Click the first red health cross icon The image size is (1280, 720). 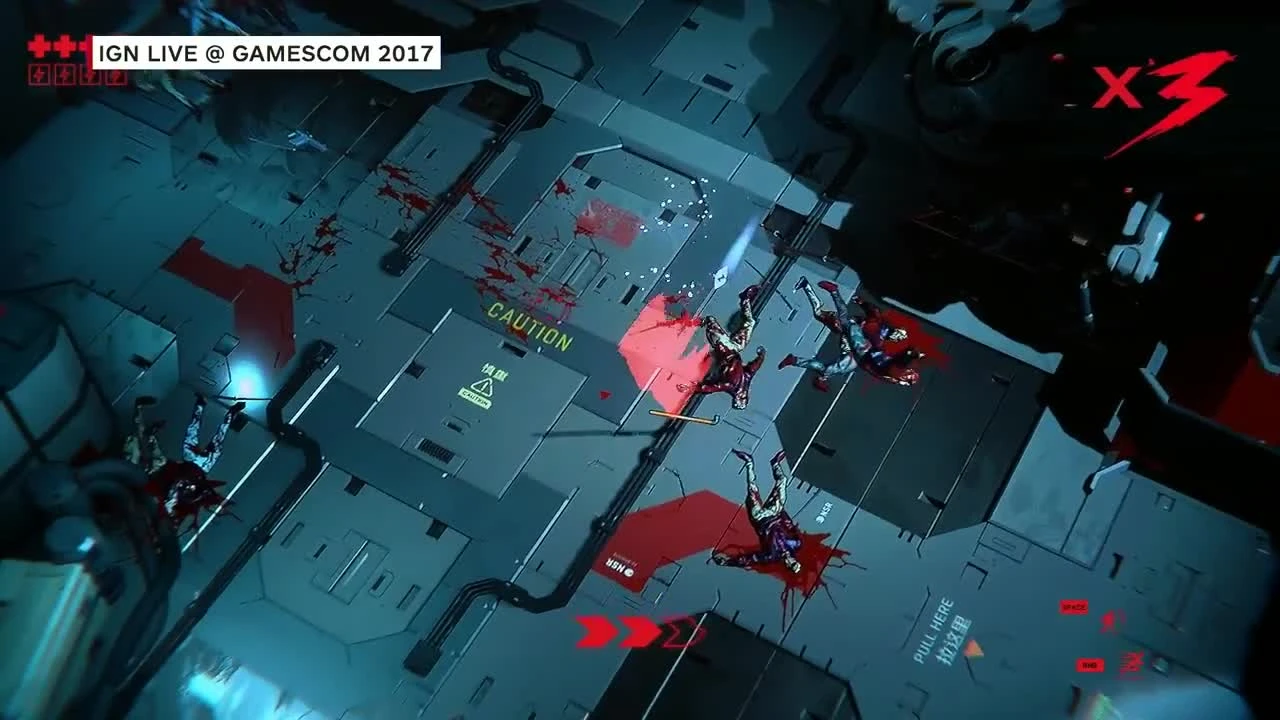[x=39, y=45]
